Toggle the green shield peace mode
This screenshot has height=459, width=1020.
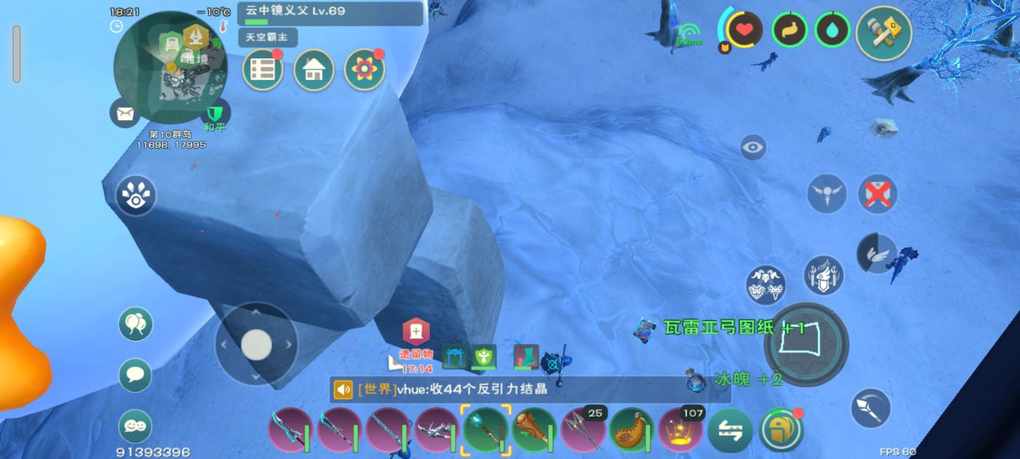tap(214, 114)
